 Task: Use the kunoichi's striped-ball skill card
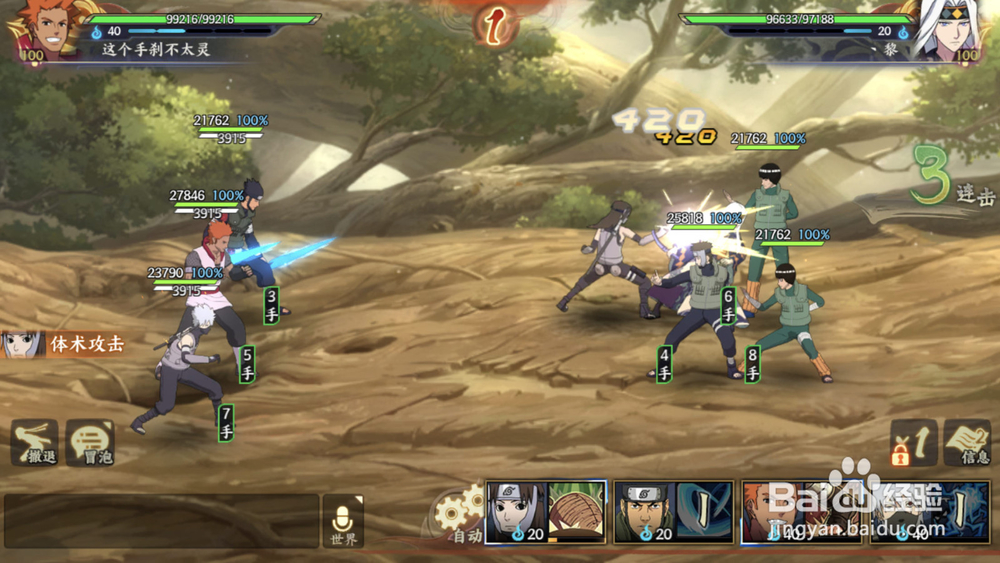coord(546,512)
